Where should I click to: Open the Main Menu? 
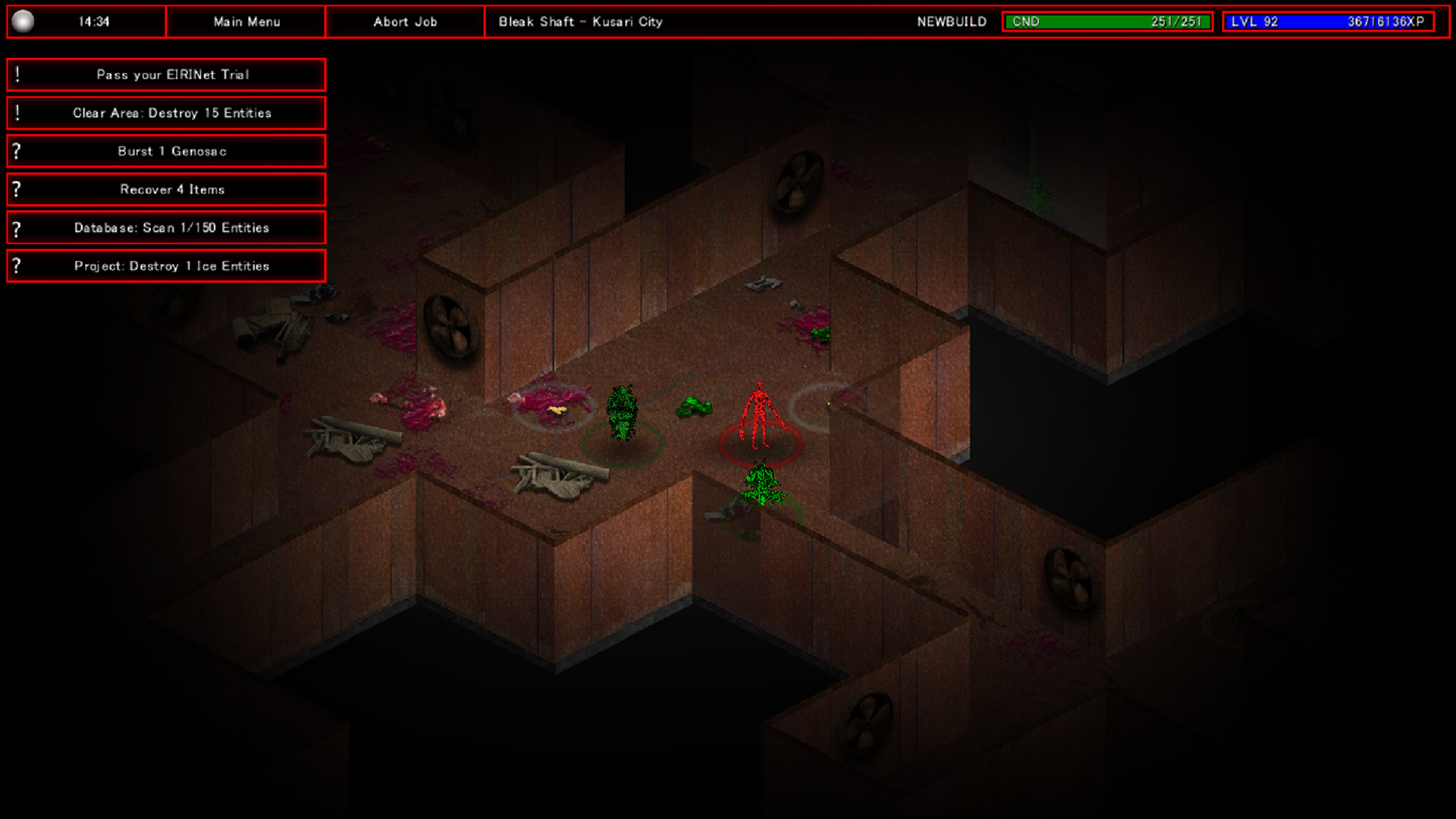coord(246,21)
